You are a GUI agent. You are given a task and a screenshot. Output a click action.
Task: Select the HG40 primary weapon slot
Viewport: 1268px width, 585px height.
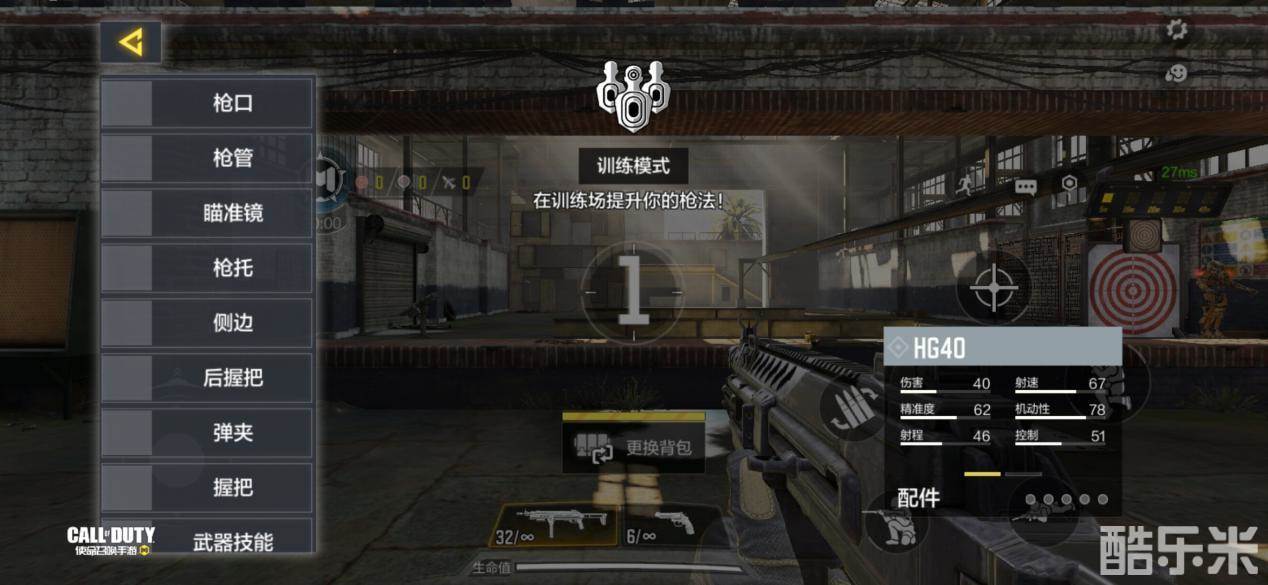pos(553,526)
